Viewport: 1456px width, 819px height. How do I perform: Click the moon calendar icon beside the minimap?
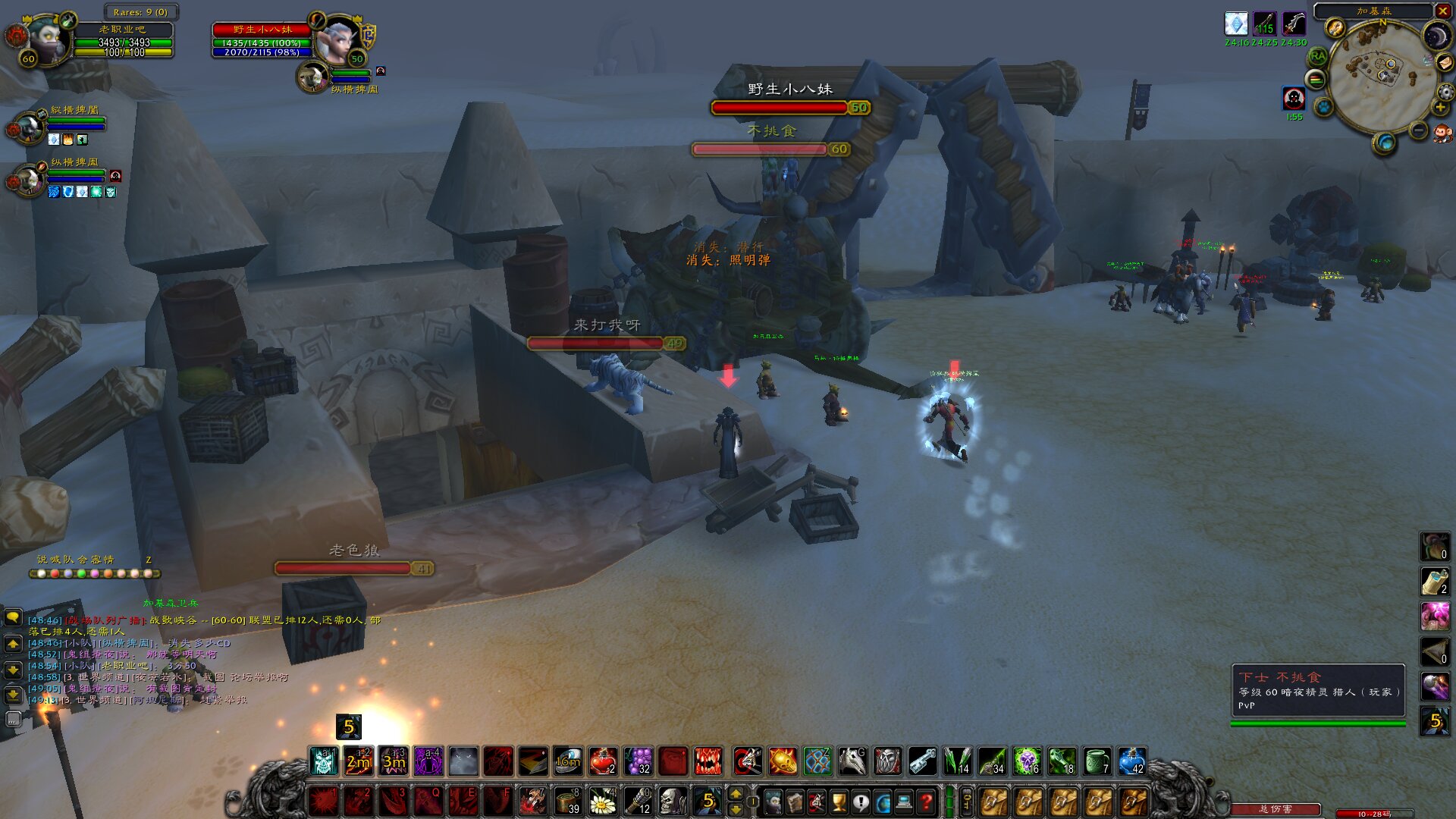pyautogui.click(x=1437, y=36)
